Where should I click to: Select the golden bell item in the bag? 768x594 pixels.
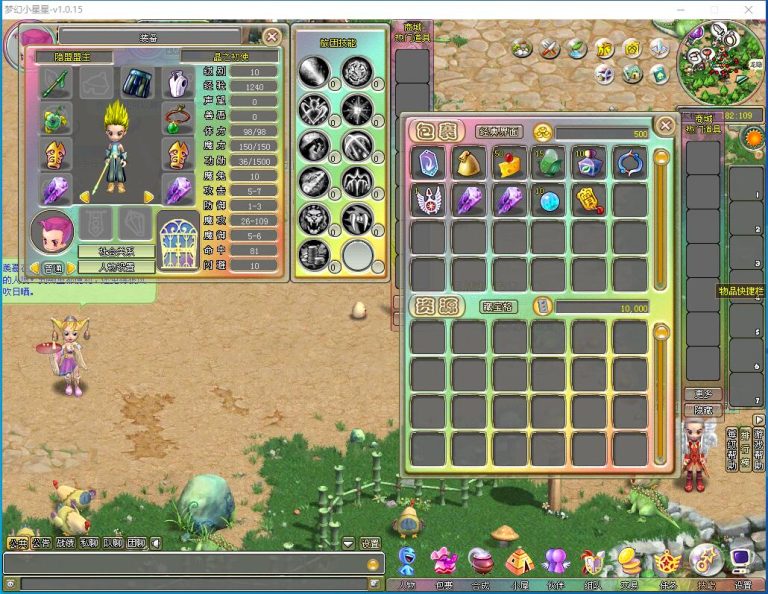click(x=468, y=163)
